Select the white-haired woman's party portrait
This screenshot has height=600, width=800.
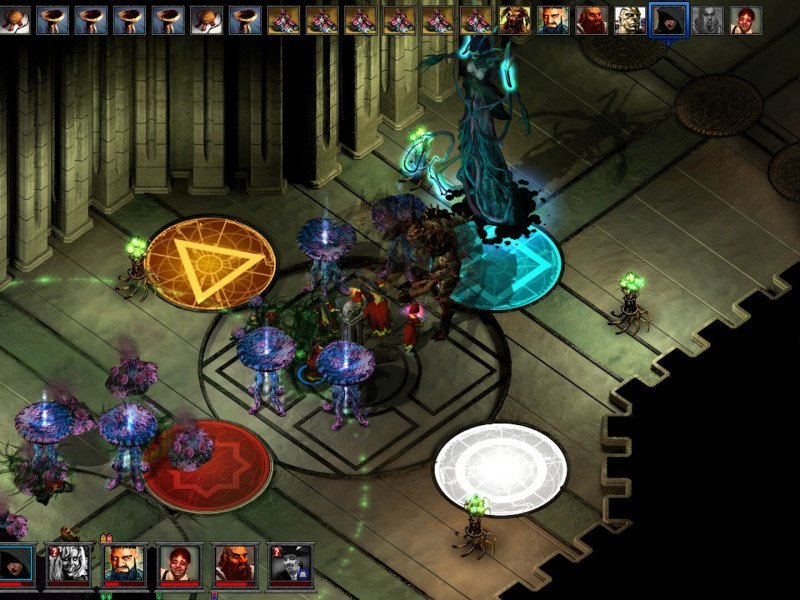tap(70, 564)
